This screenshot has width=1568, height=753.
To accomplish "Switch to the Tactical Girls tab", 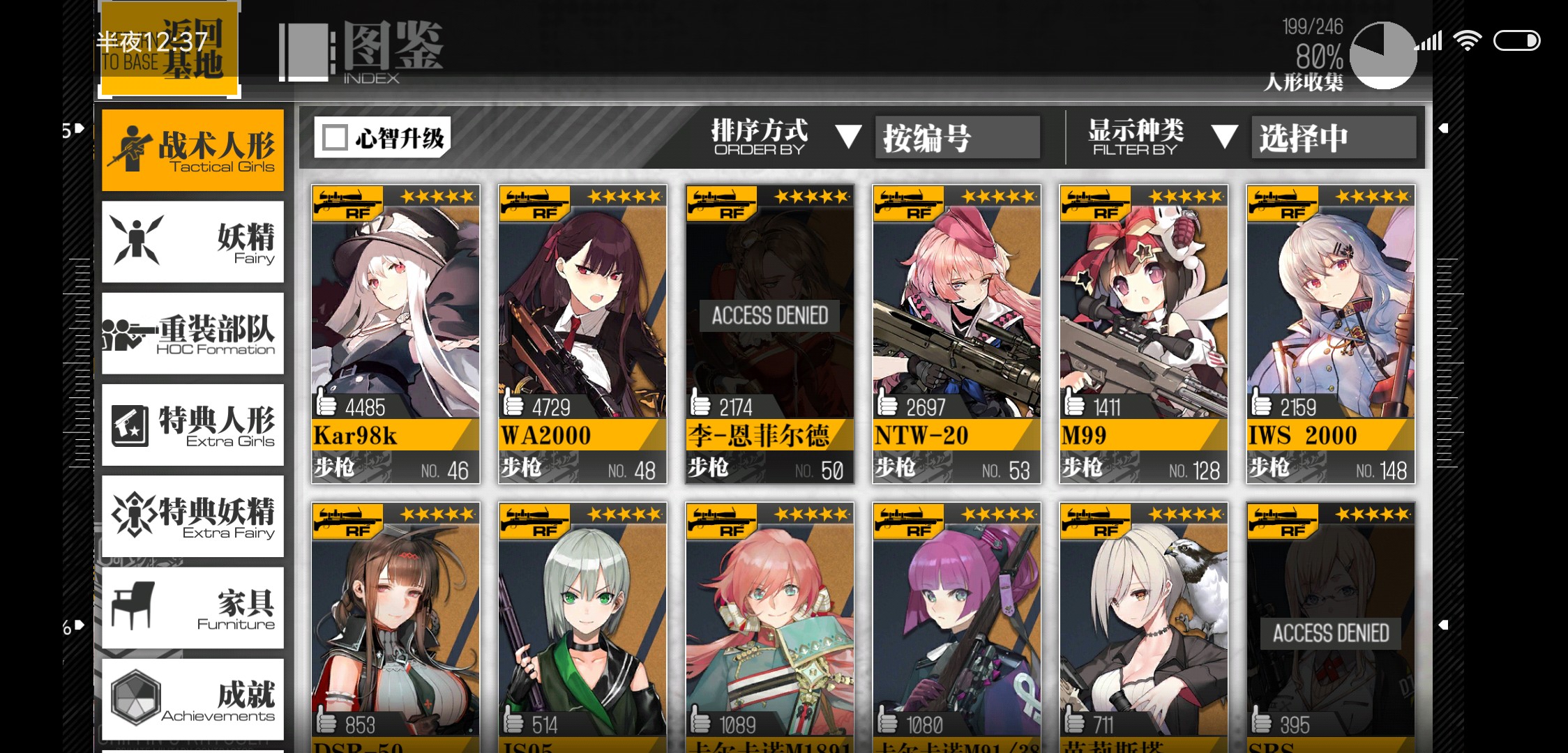I will tap(193, 150).
